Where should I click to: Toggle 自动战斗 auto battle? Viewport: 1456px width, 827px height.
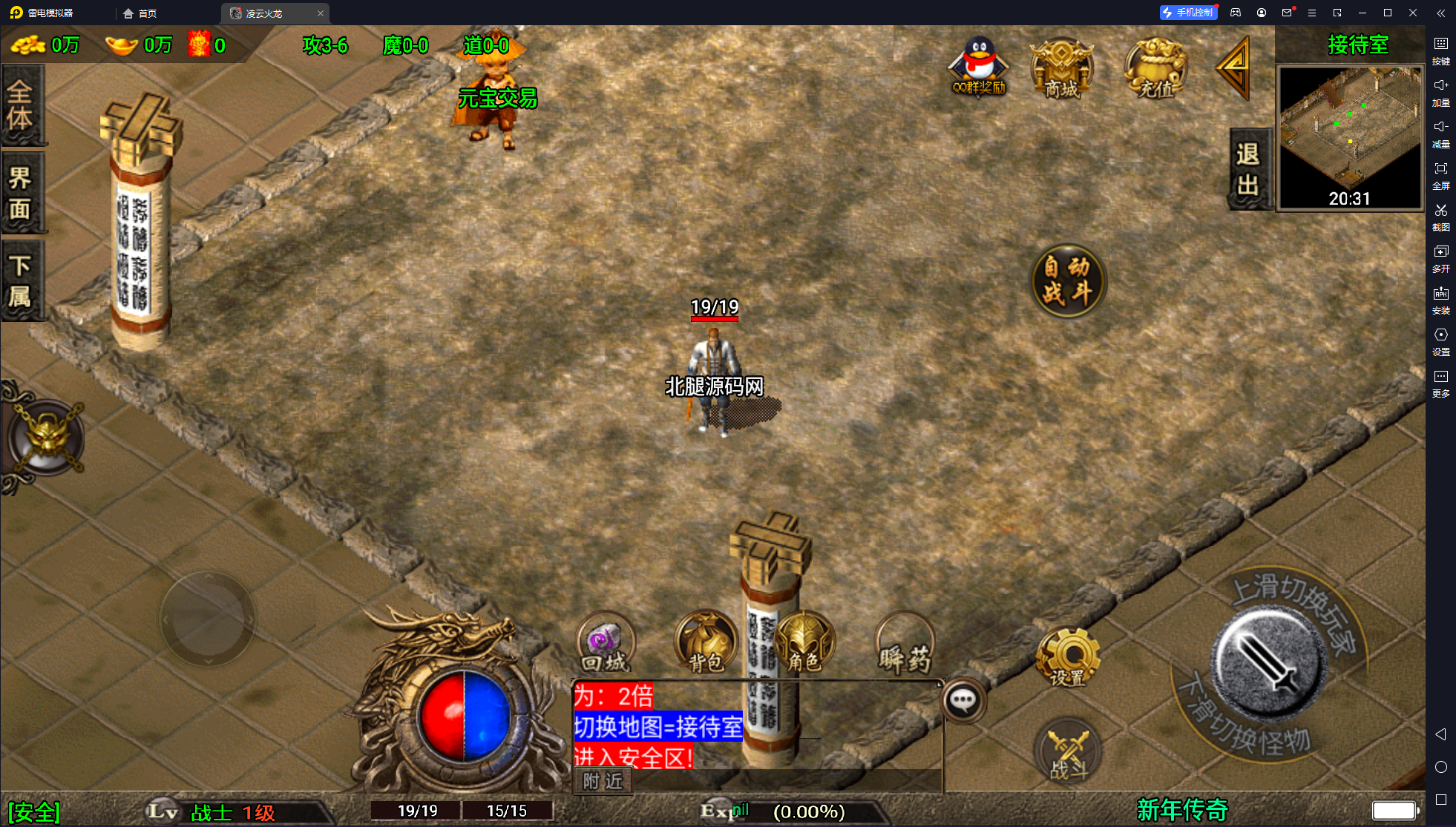(1068, 281)
